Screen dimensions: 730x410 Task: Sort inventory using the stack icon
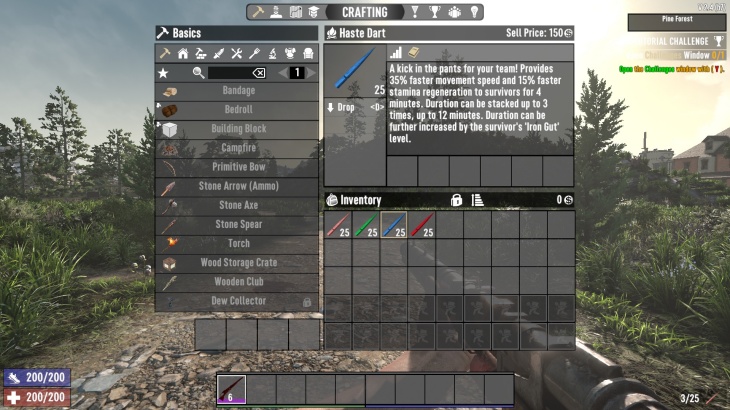[x=477, y=200]
